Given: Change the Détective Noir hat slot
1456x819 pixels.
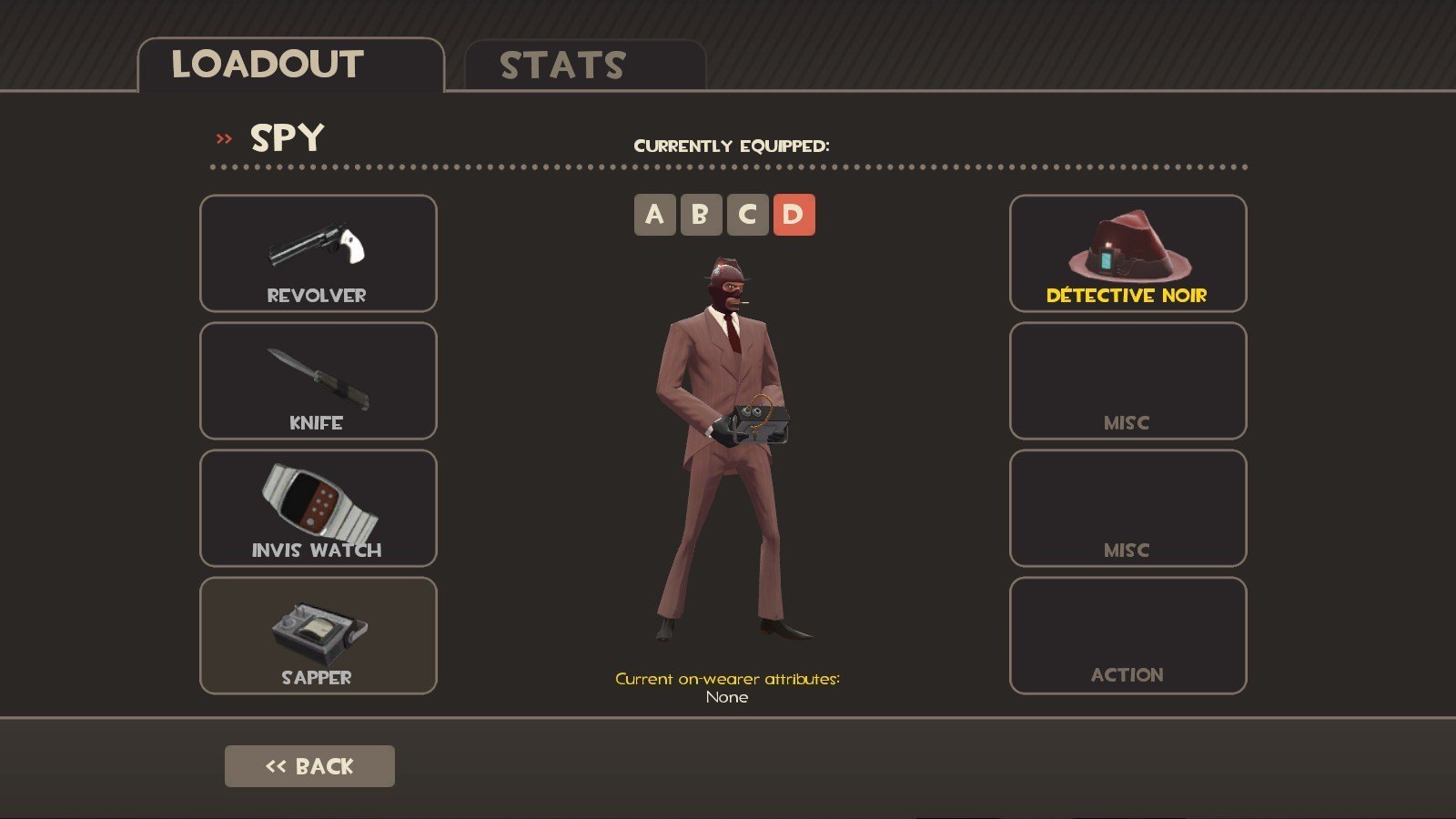Looking at the screenshot, I should (x=1127, y=253).
